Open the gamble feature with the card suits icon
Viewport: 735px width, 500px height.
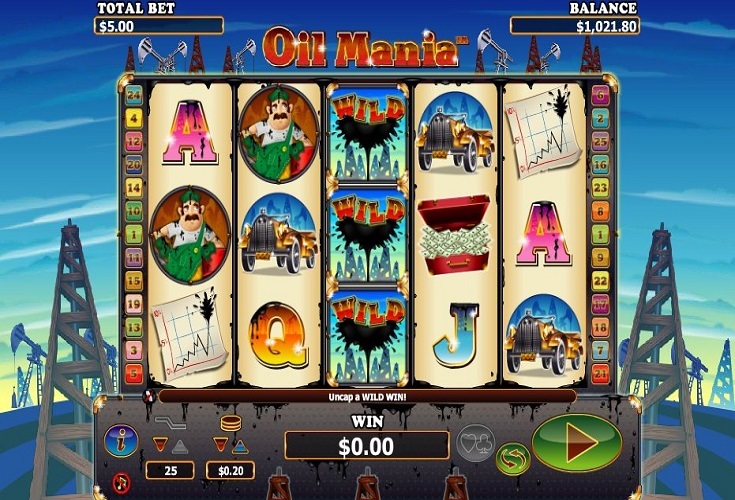click(x=475, y=442)
